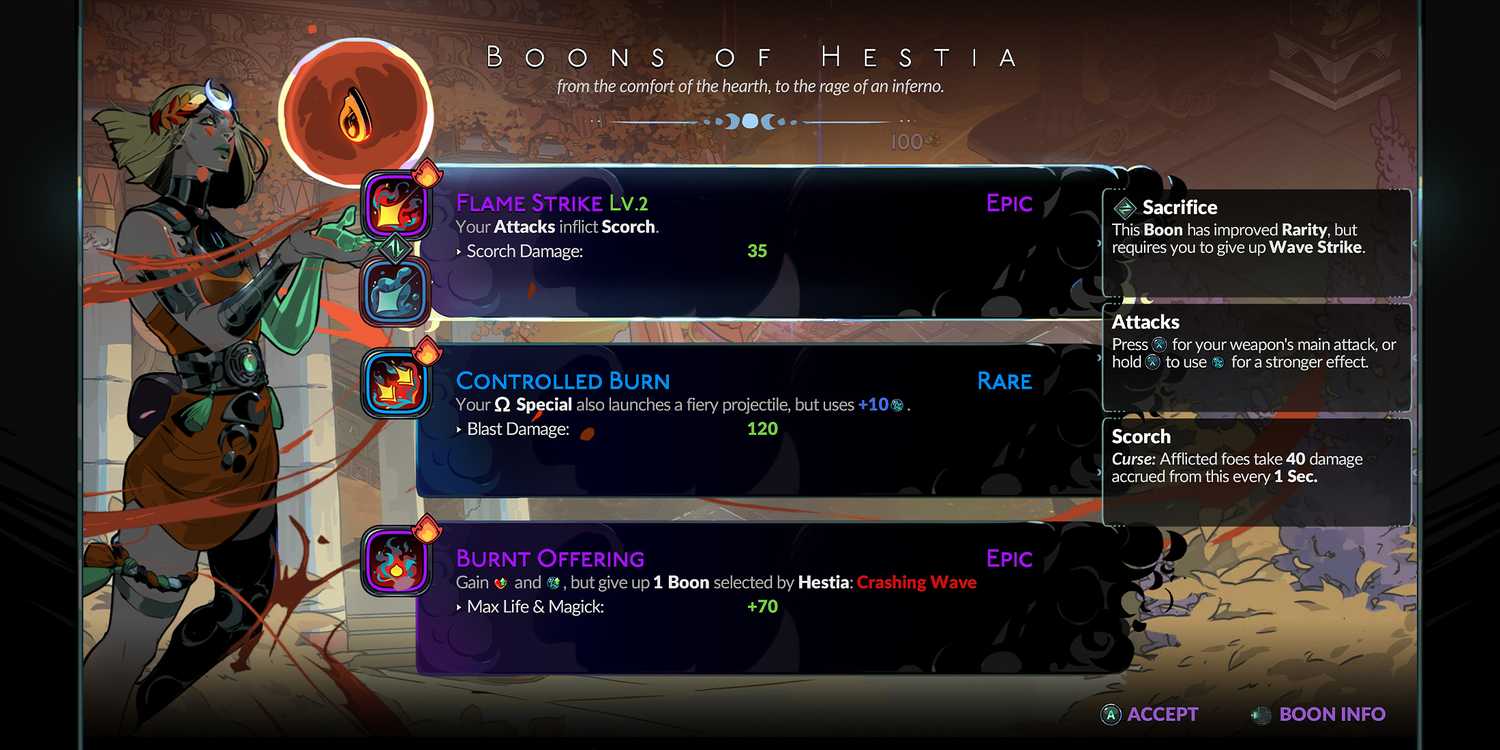Select the Burnt Offering boon icon
1500x750 pixels.
(395, 559)
